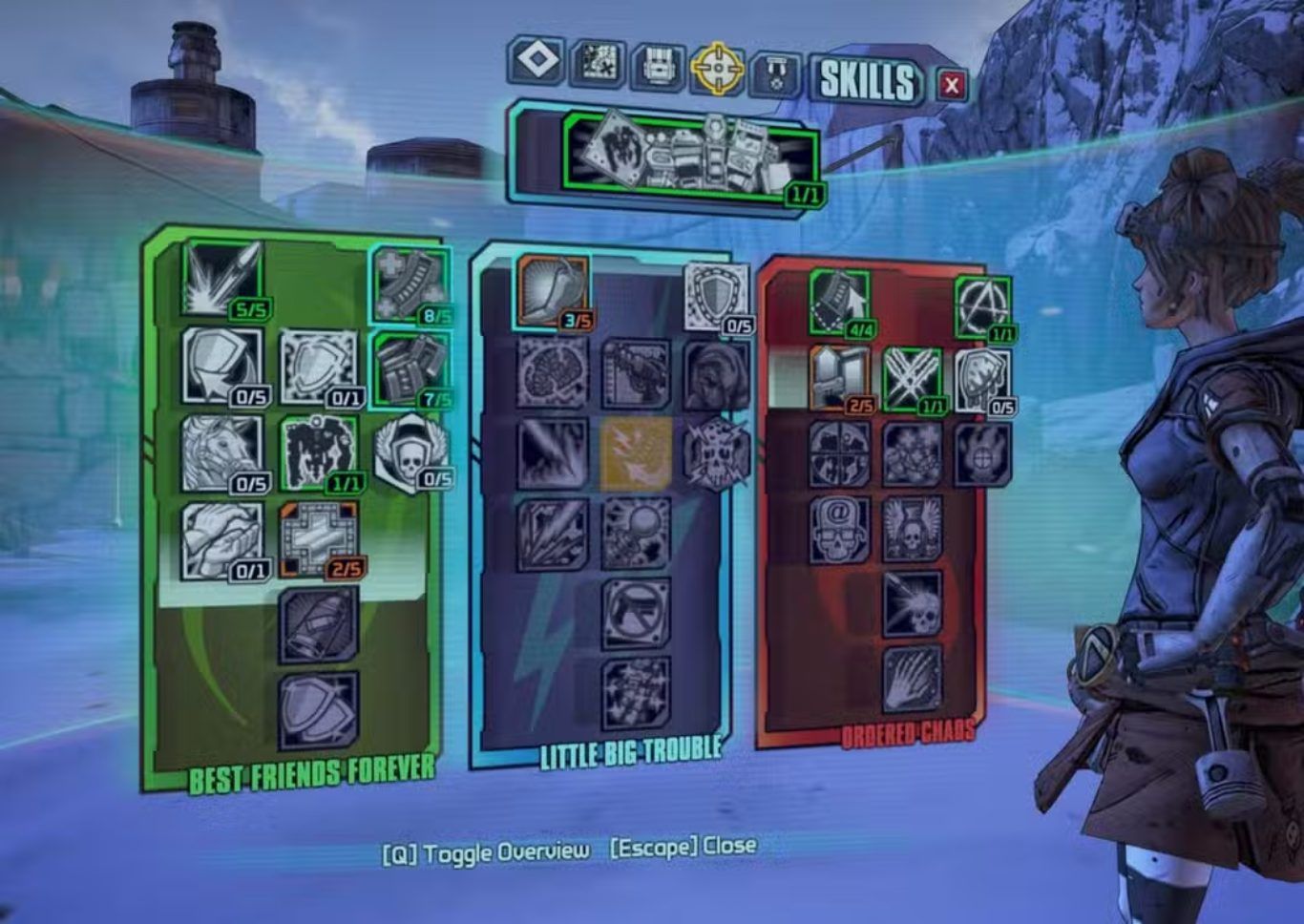Select the Upshot Robot skill (1/1)
The width and height of the screenshot is (1304, 924).
tap(318, 452)
